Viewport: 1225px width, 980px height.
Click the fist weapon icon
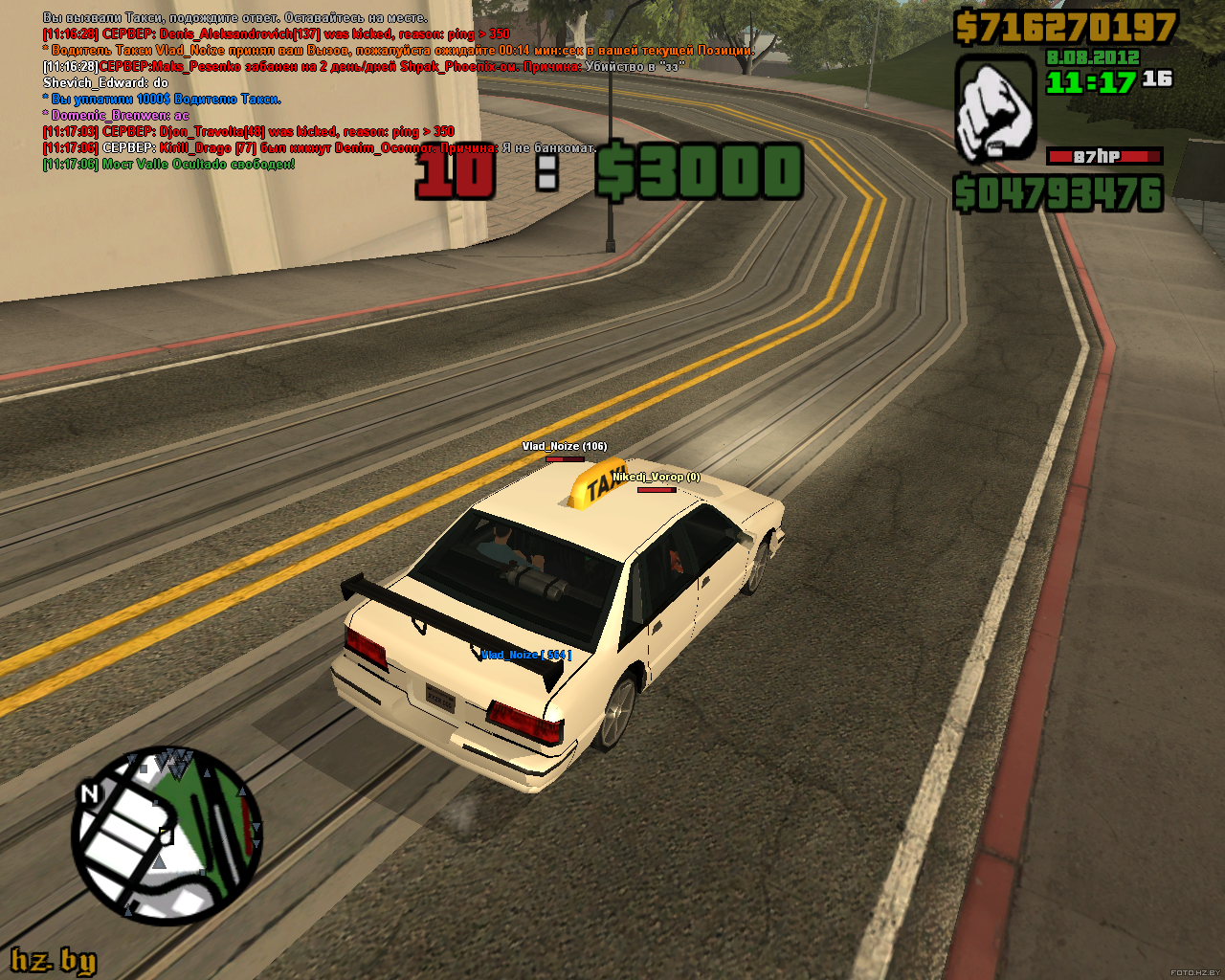pyautogui.click(x=995, y=108)
